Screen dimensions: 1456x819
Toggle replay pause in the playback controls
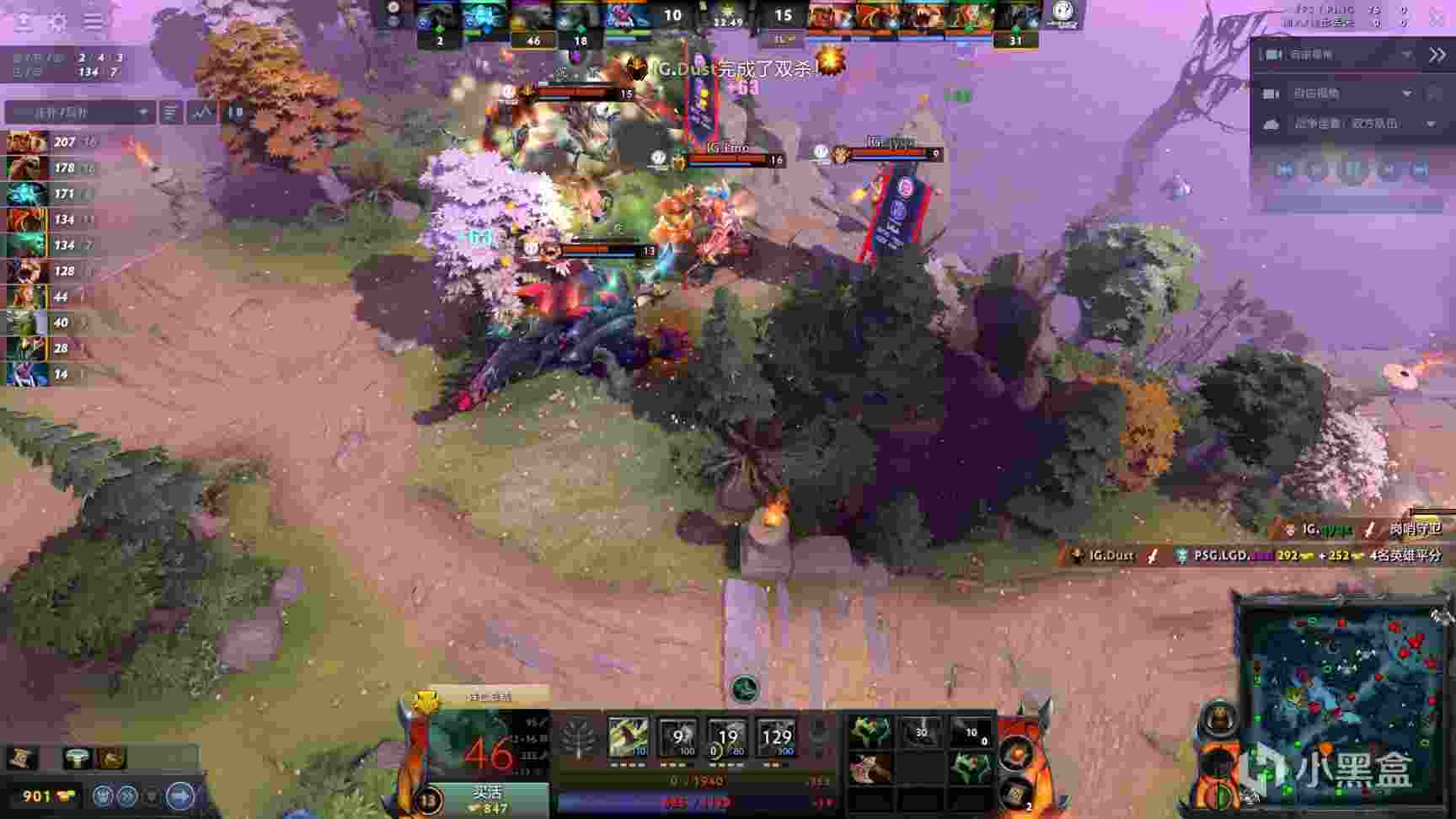[x=1352, y=170]
